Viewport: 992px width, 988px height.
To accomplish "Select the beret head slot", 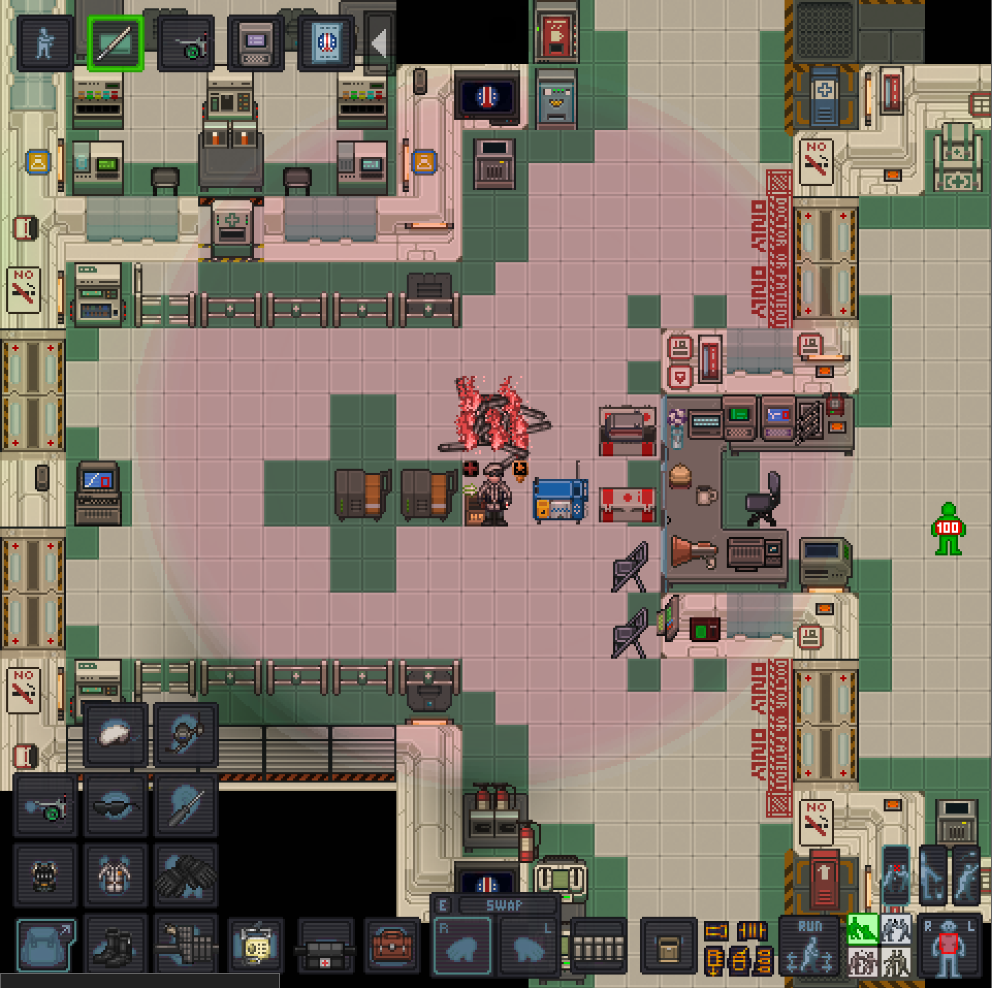I will [x=116, y=734].
